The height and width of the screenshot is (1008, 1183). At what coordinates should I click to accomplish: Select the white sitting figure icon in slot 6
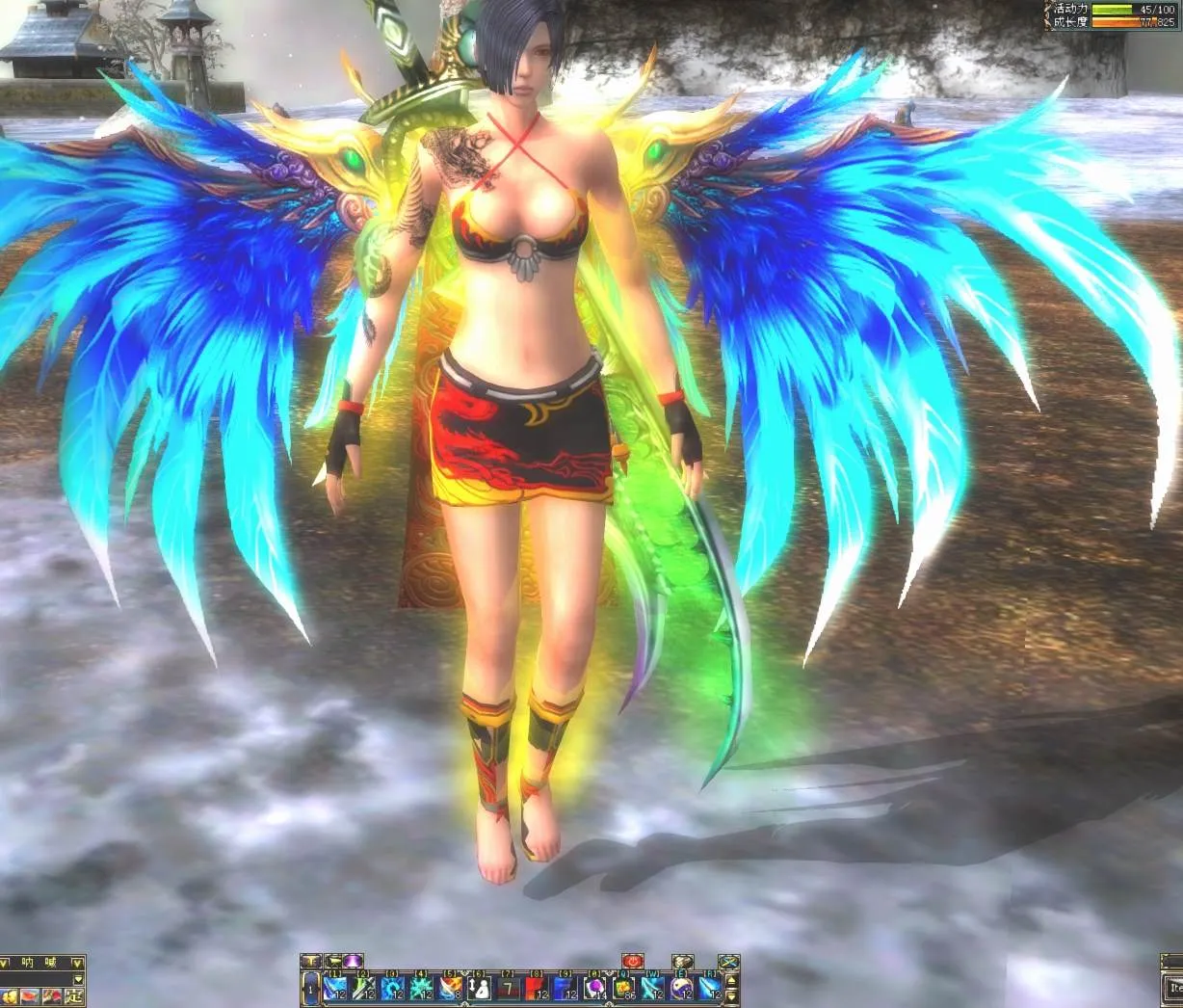click(479, 989)
